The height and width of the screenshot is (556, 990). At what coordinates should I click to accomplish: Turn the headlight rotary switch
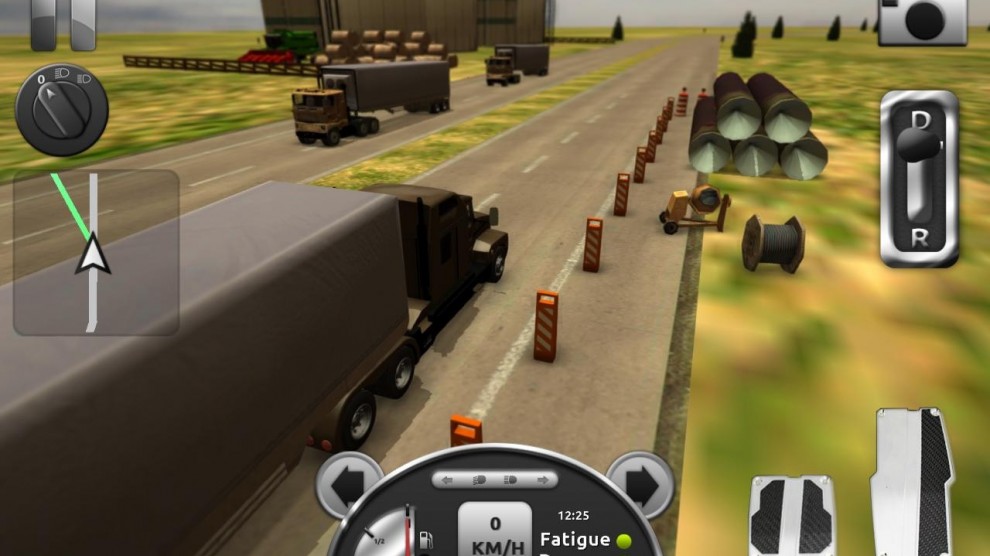[x=61, y=109]
